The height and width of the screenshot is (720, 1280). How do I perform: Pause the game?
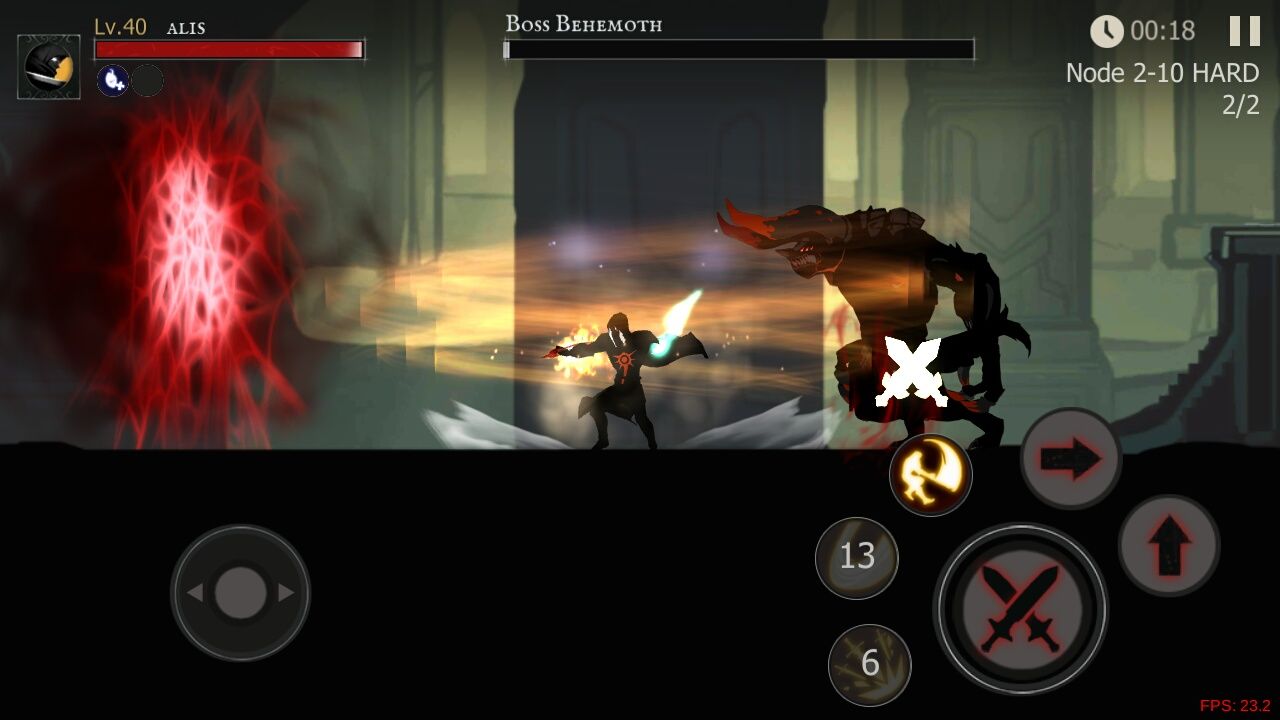(x=1244, y=31)
